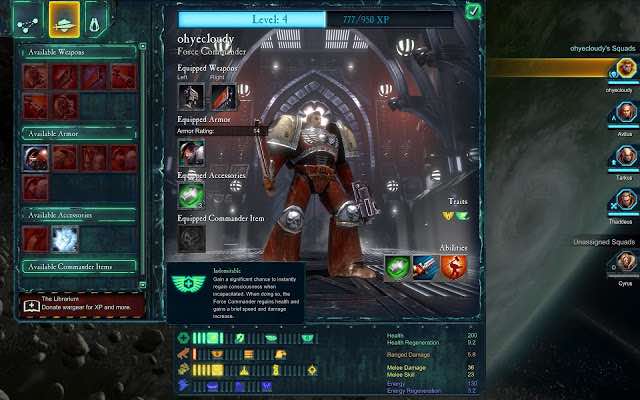This screenshot has height=400, width=640.
Task: Open the squad attributes tree tab
Action: (x=25, y=18)
